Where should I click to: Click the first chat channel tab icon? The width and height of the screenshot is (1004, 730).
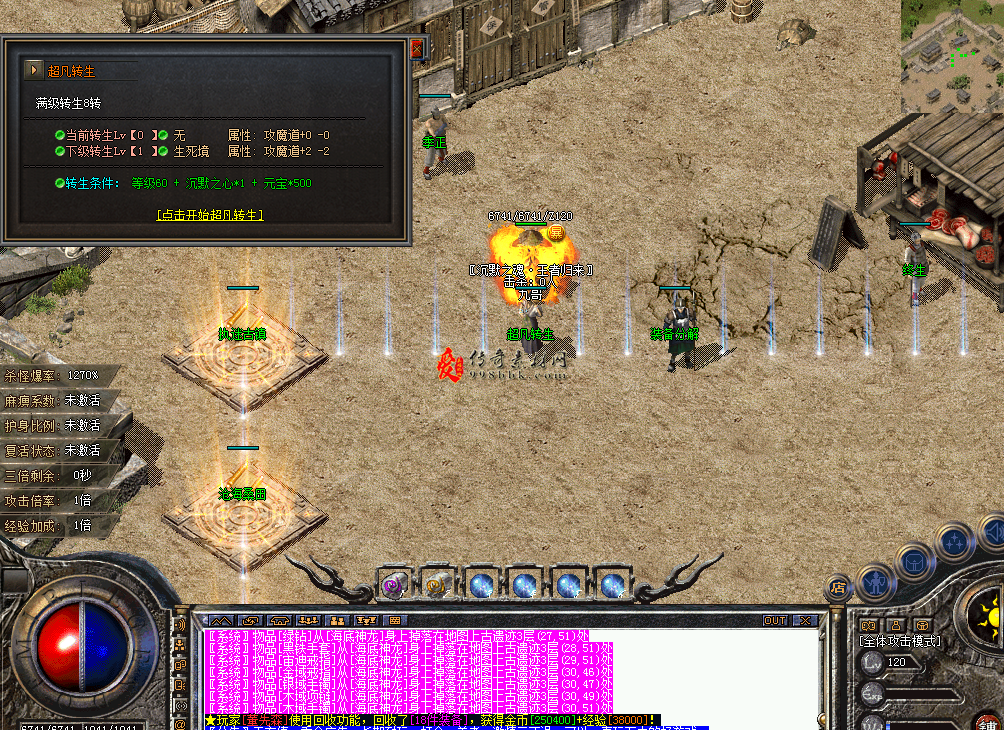point(222,620)
